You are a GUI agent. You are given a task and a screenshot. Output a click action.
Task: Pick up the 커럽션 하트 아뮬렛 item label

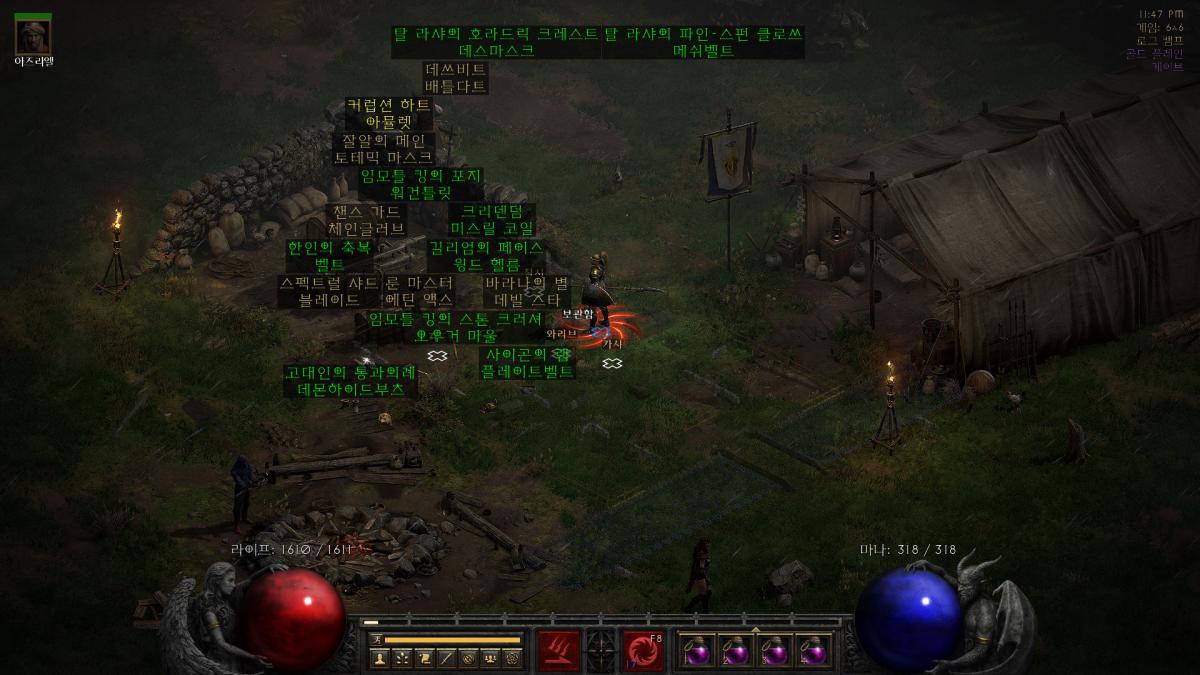point(388,113)
